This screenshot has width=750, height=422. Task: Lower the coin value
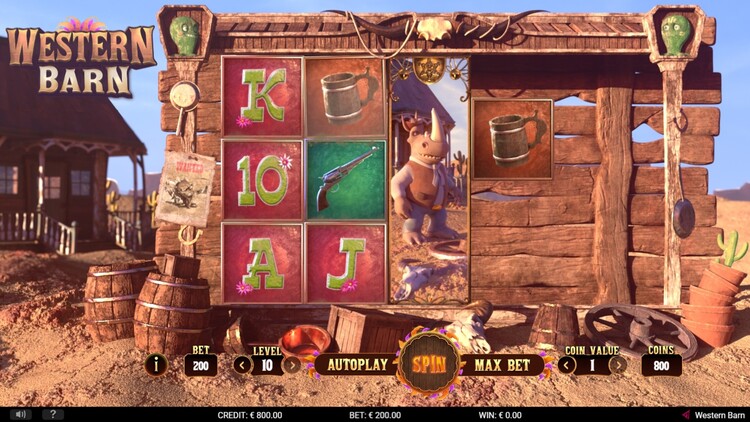click(x=567, y=364)
